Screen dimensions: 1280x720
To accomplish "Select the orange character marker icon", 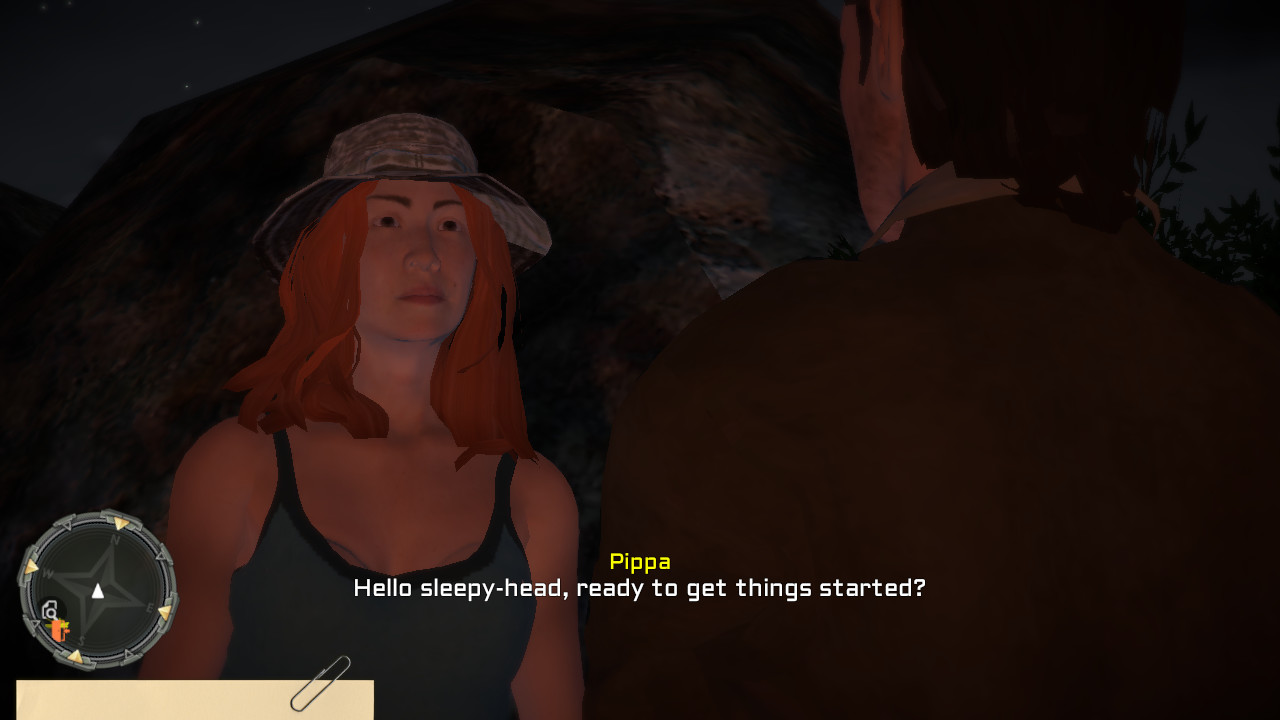I will (x=59, y=631).
